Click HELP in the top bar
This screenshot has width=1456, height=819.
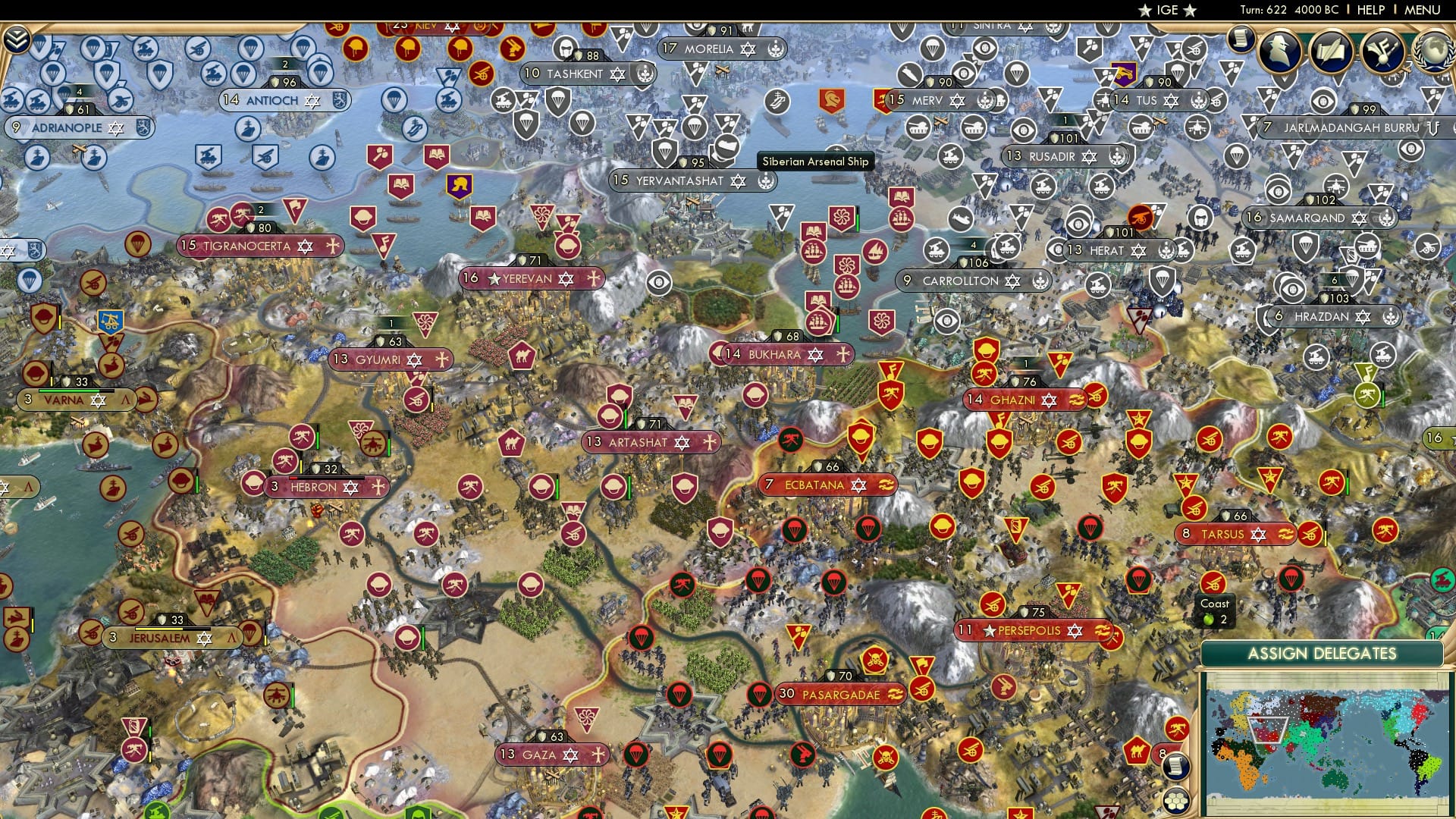coord(1370,10)
